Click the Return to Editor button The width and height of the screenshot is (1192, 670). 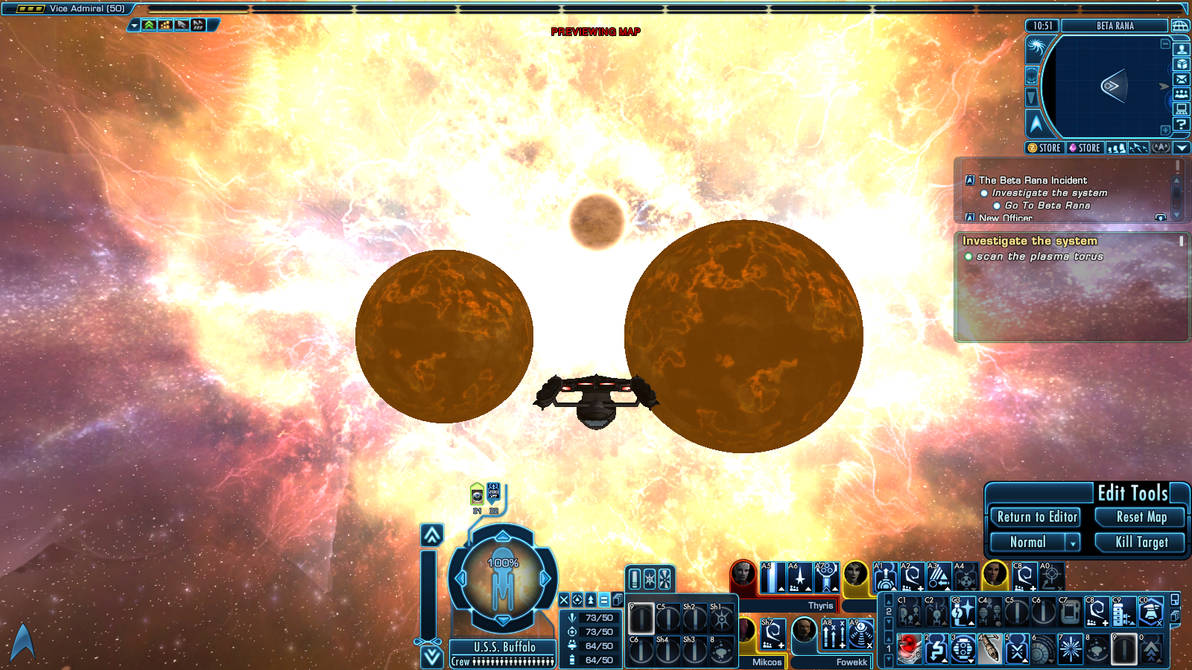(1037, 517)
